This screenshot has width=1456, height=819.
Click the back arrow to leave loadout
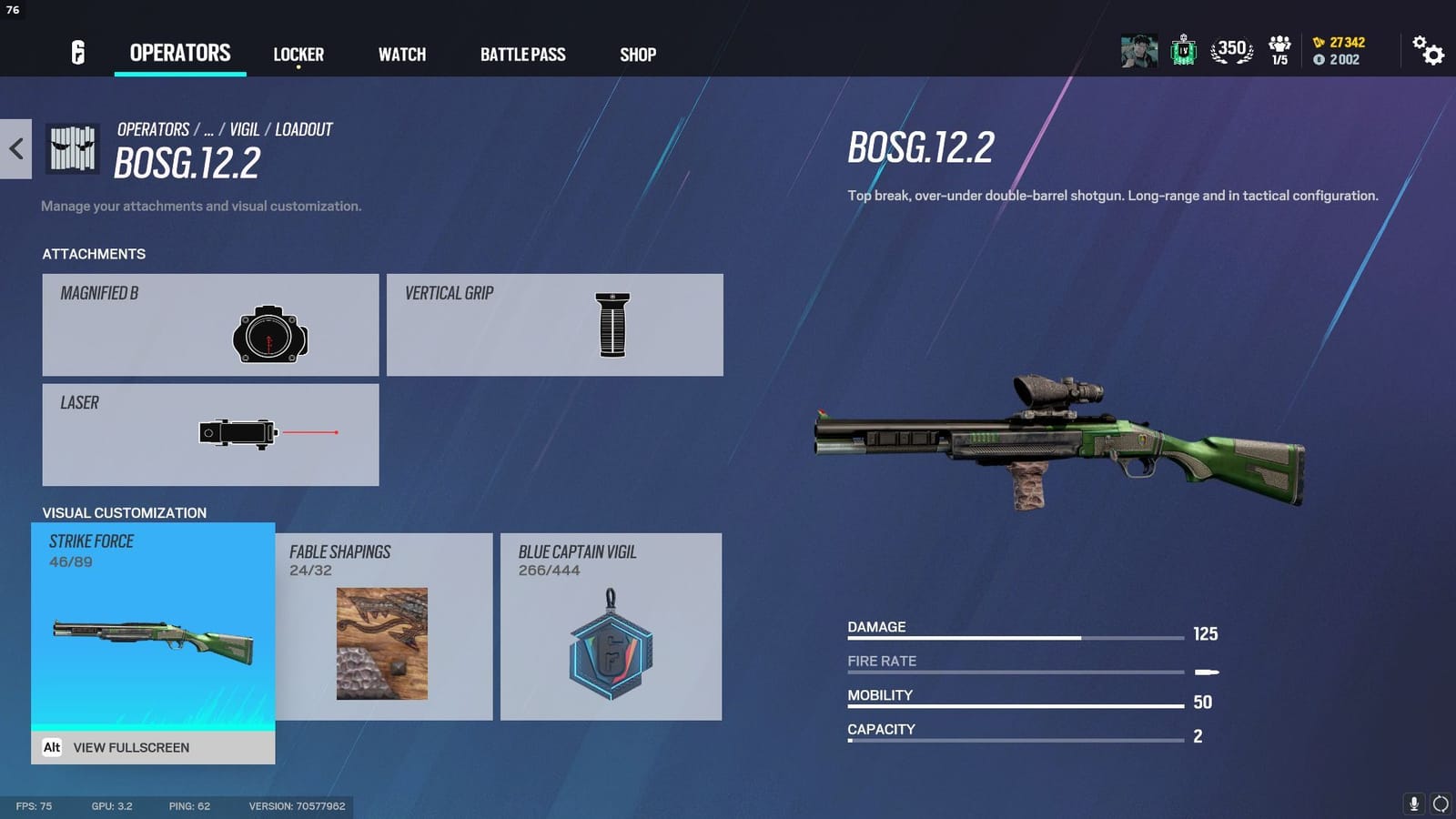click(15, 149)
